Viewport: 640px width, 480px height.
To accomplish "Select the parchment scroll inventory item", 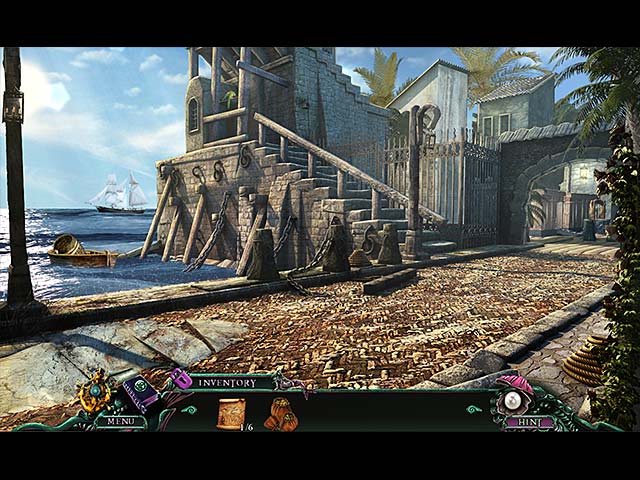I will (x=231, y=412).
